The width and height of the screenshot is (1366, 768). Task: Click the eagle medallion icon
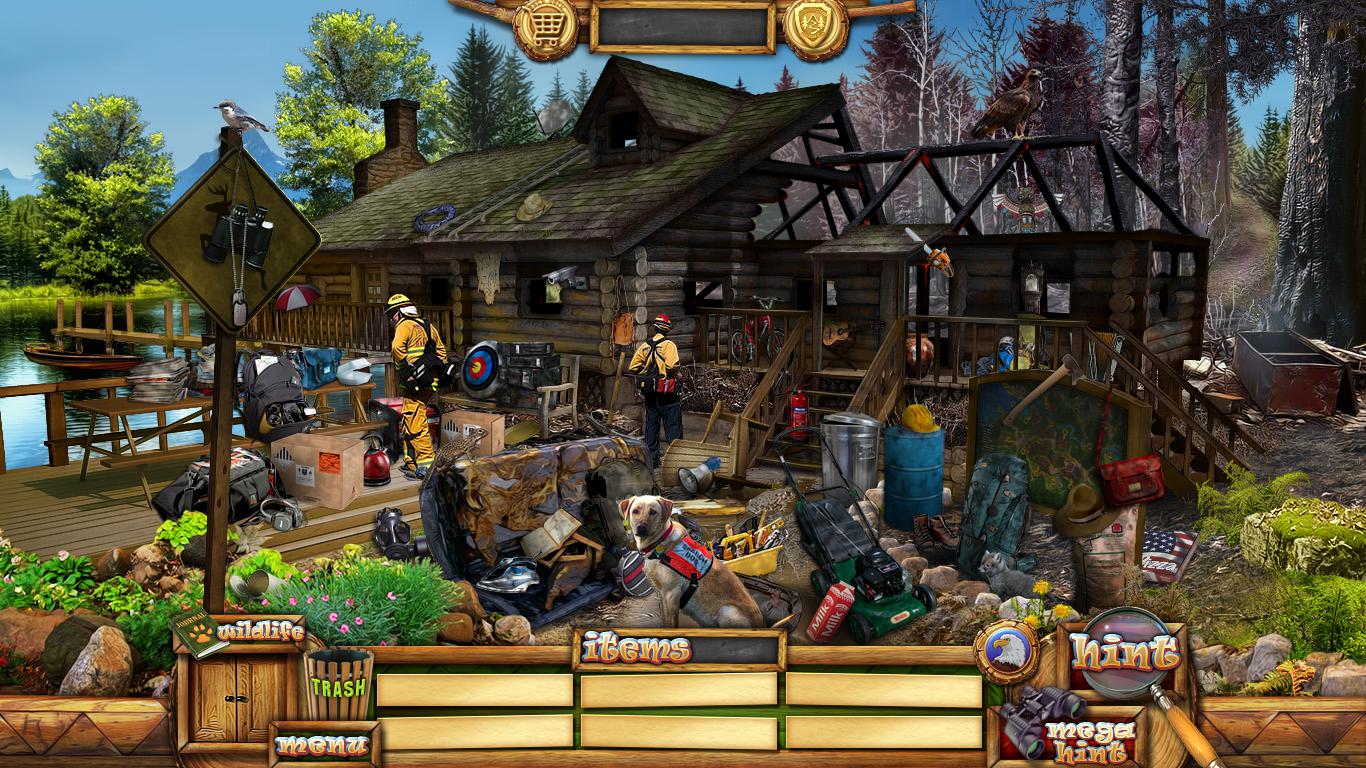pos(1005,653)
